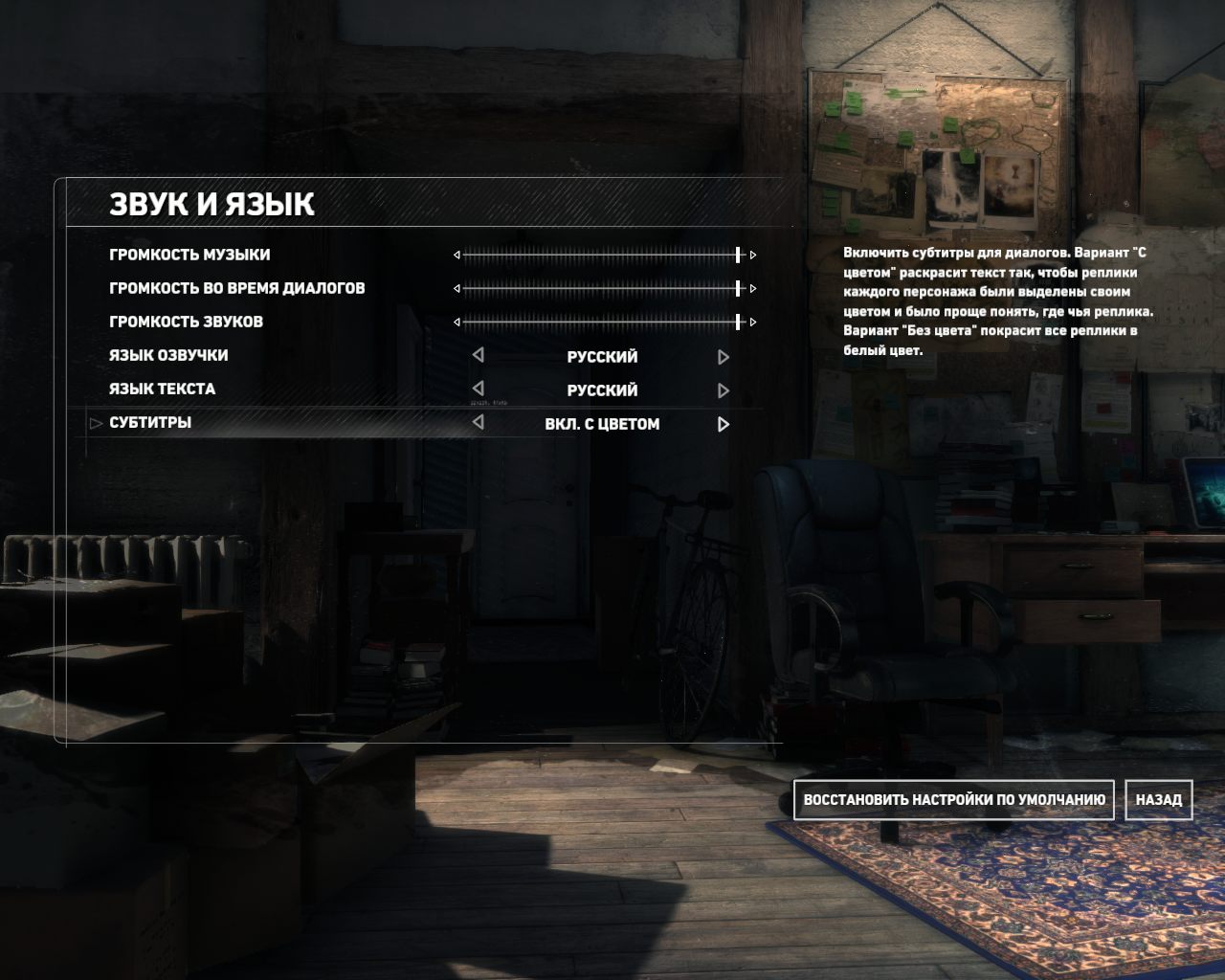The image size is (1225, 980).
Task: Select the Язык озвучки menu row
Action: pyautogui.click(x=168, y=355)
